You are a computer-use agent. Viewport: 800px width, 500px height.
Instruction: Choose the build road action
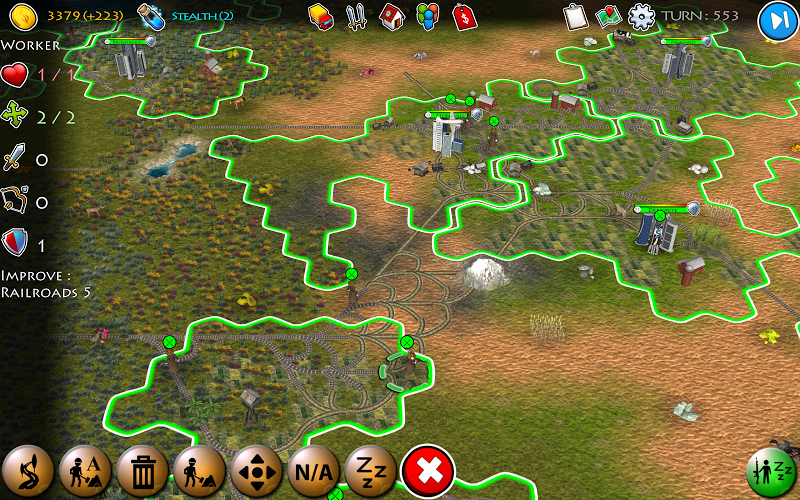(25, 468)
